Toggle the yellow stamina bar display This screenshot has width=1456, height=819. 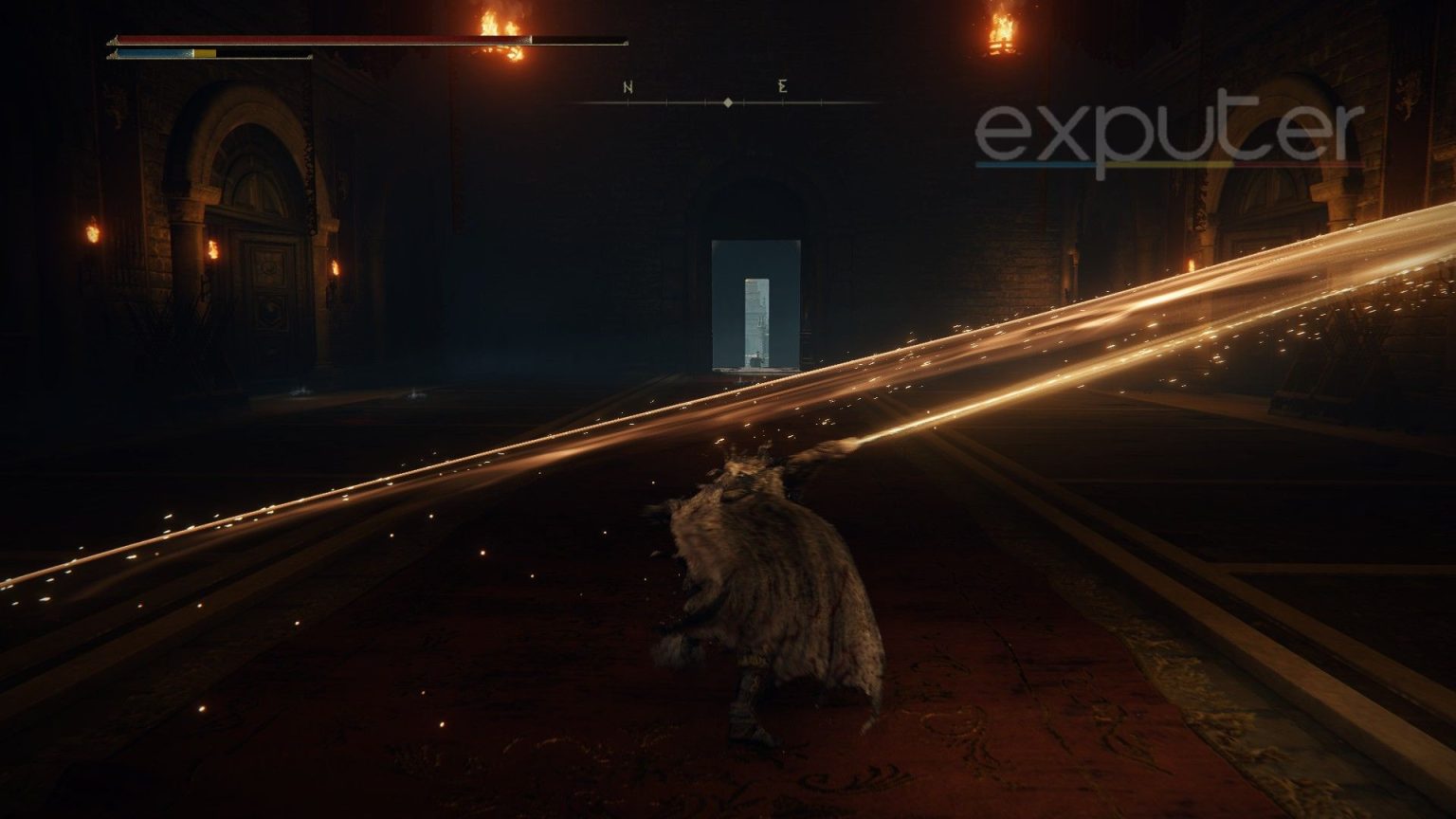pos(204,54)
